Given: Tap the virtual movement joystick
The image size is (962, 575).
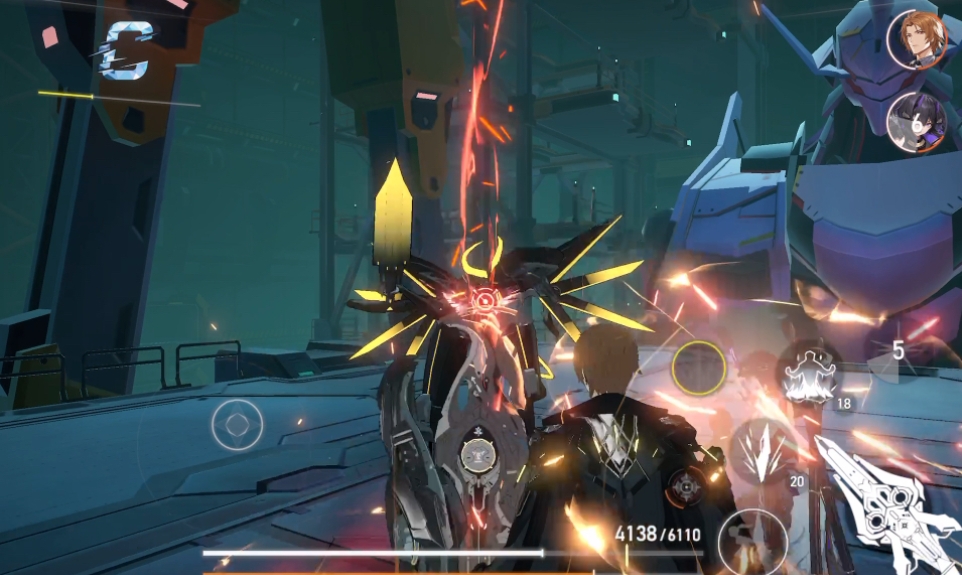Looking at the screenshot, I should (x=237, y=425).
